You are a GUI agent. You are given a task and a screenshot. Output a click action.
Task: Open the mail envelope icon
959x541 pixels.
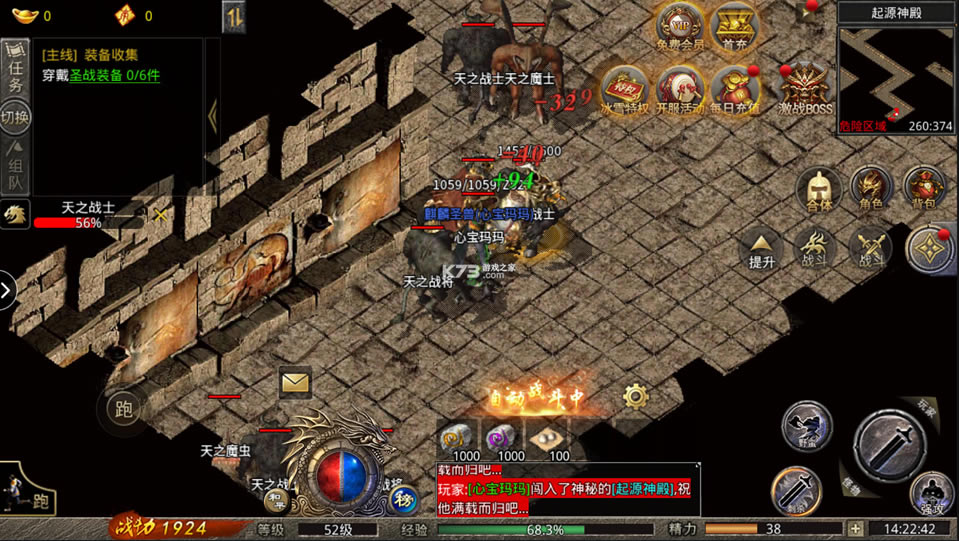[295, 381]
